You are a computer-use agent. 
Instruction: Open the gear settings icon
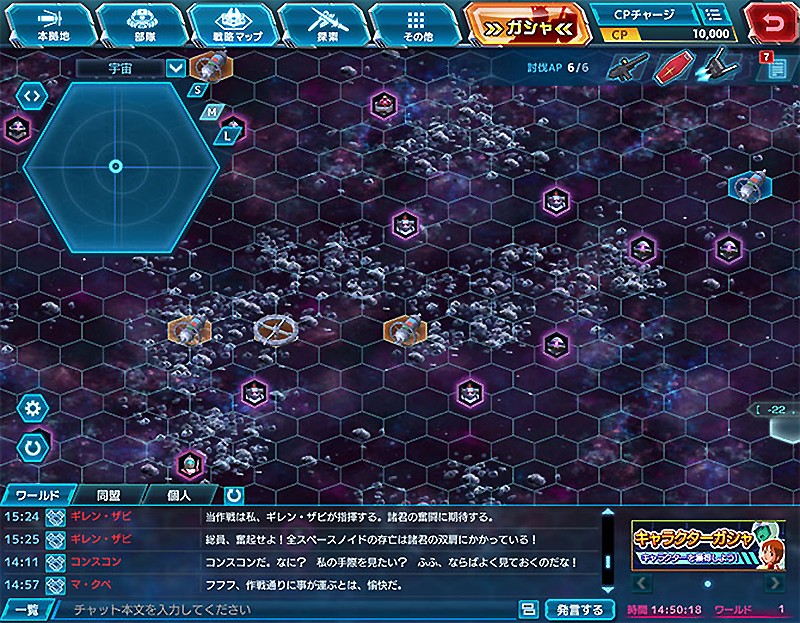tap(33, 408)
